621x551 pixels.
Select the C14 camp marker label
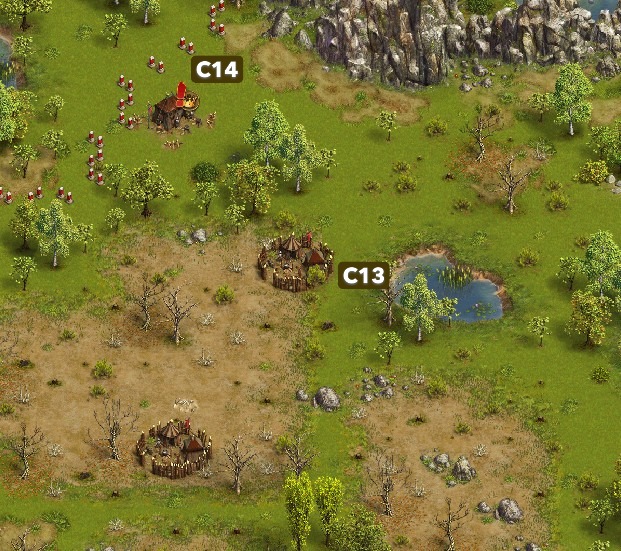click(217, 69)
